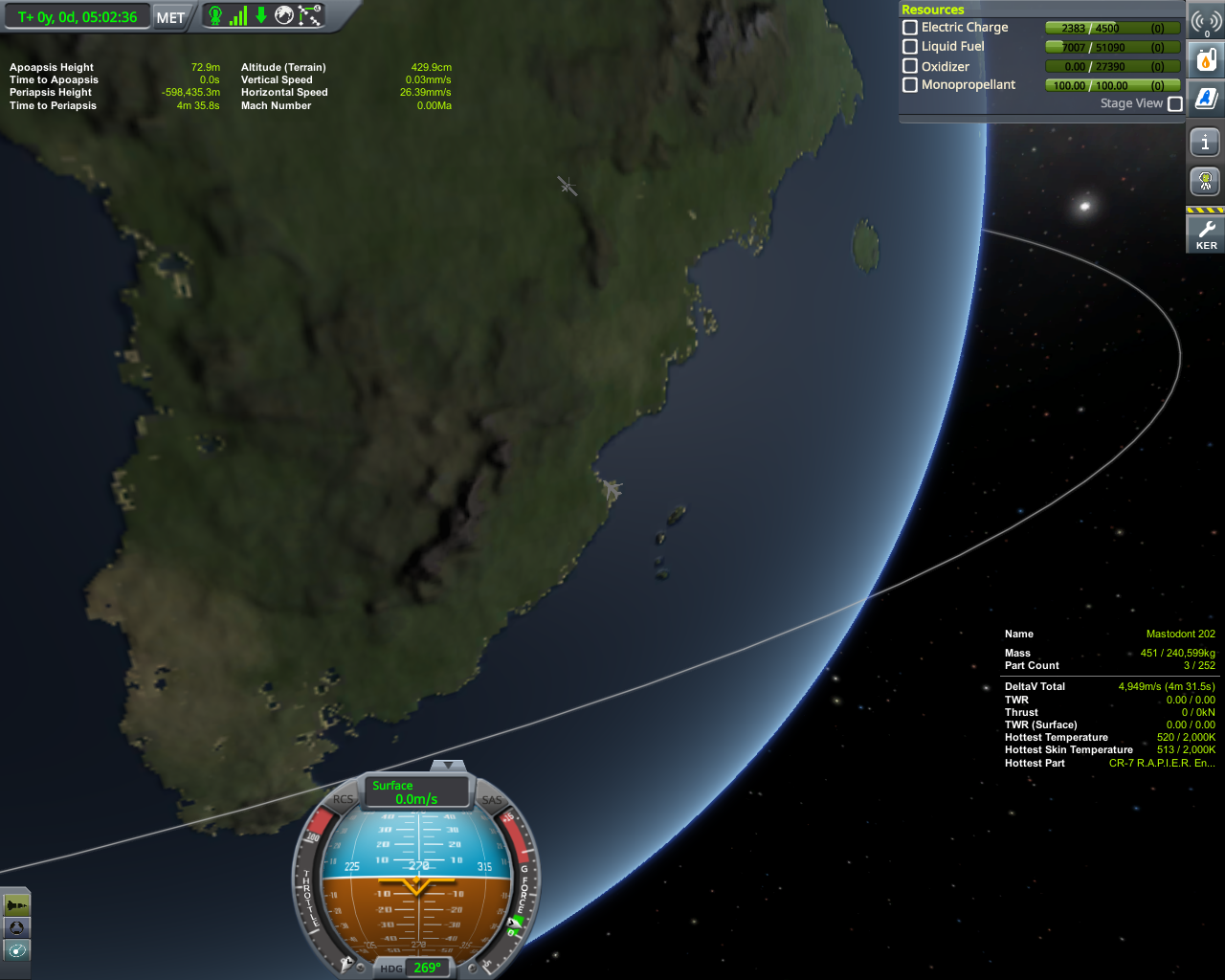Check the Liquid Fuel resource box
The height and width of the screenshot is (980, 1225).
[910, 46]
